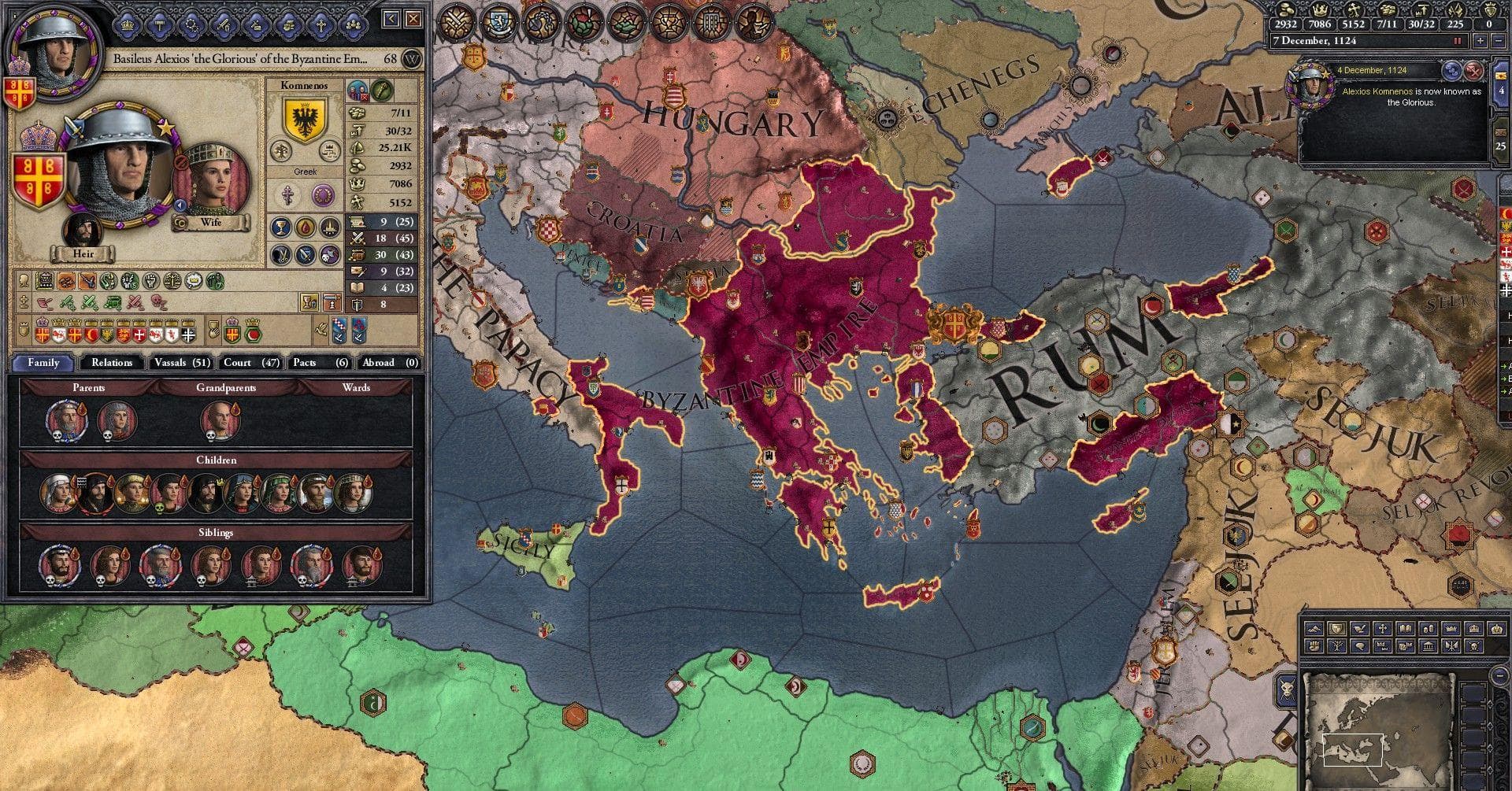Open the Komnenos dynasty coat of arms

pos(304,120)
